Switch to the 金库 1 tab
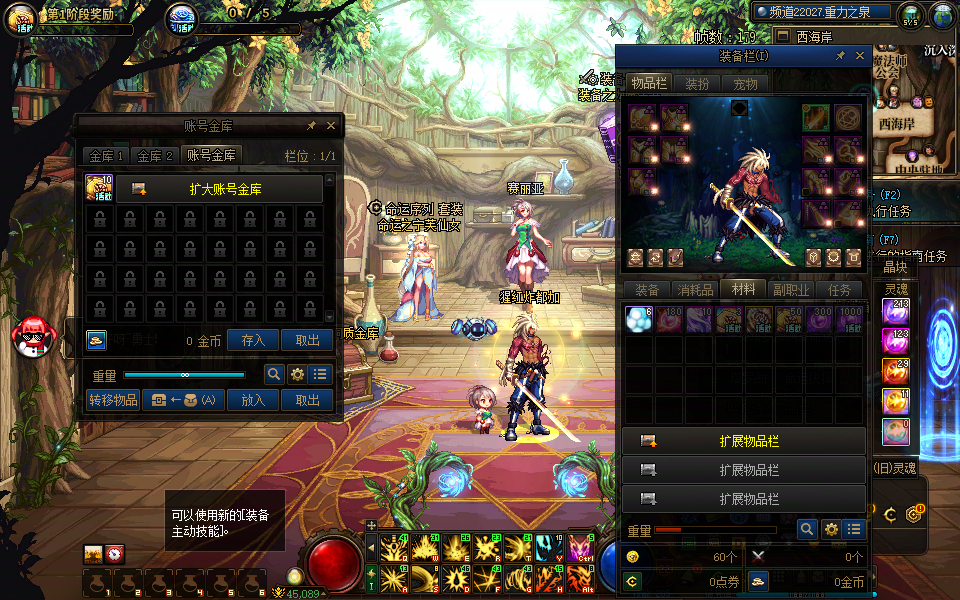This screenshot has height=600, width=960. coord(106,156)
